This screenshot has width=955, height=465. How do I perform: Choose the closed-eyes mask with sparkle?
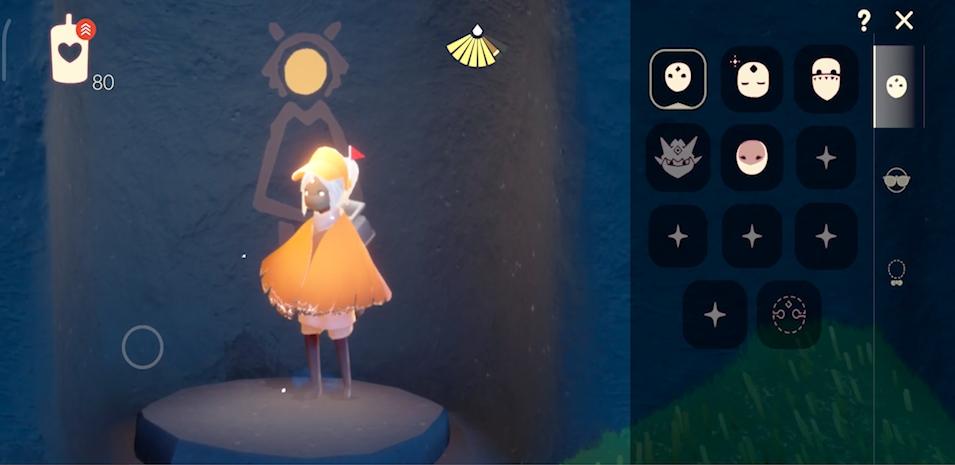tap(752, 79)
